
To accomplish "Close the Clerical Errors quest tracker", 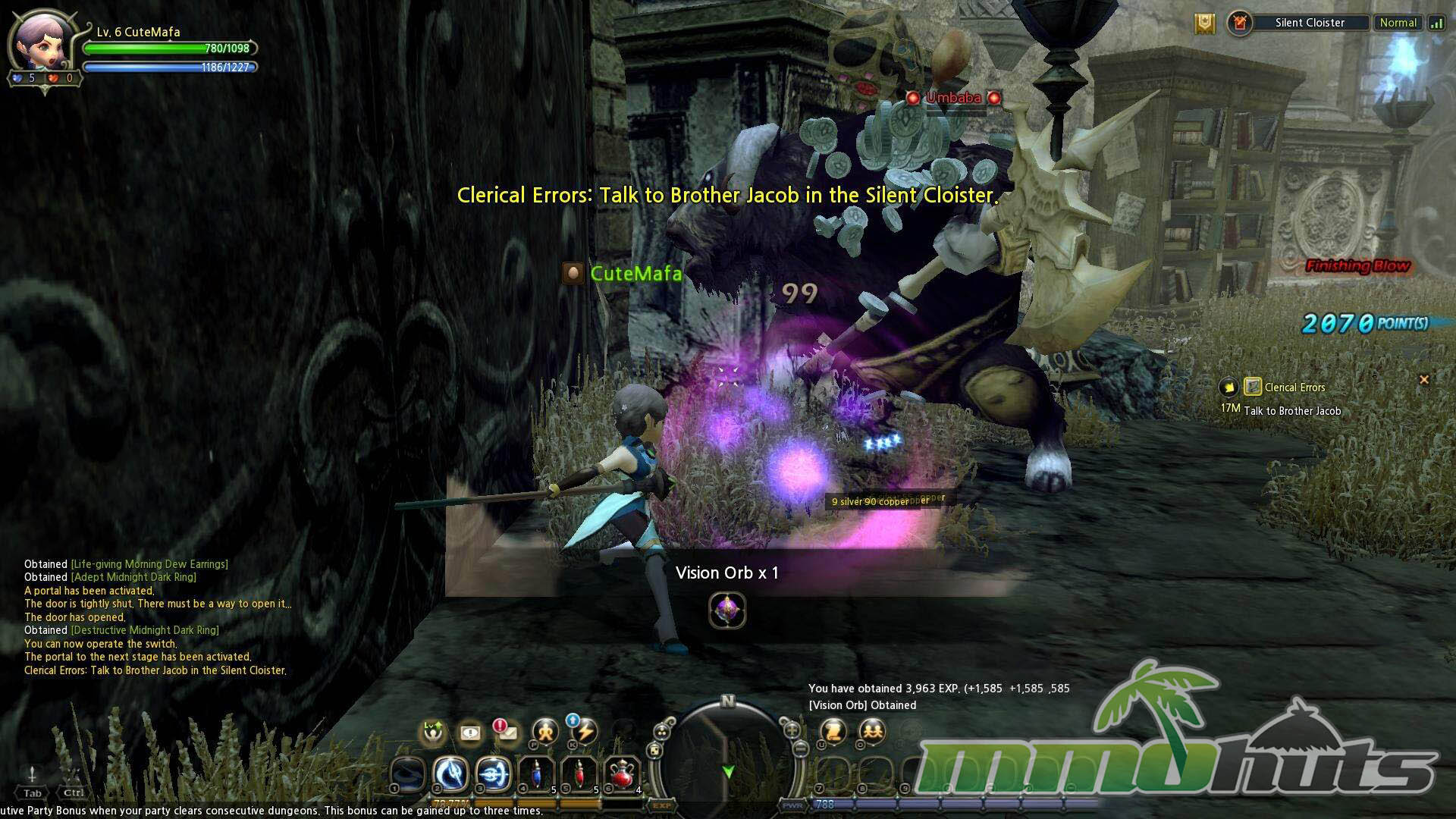I will [x=1423, y=379].
